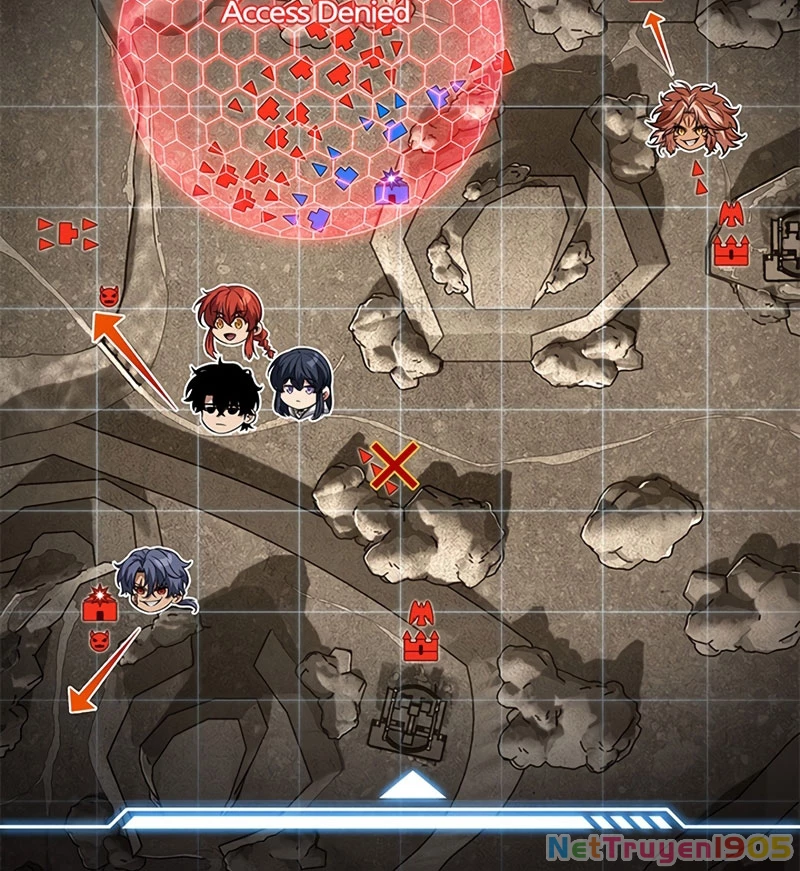Click the purple castle marker inside the dome
The height and width of the screenshot is (871, 800).
pyautogui.click(x=392, y=188)
